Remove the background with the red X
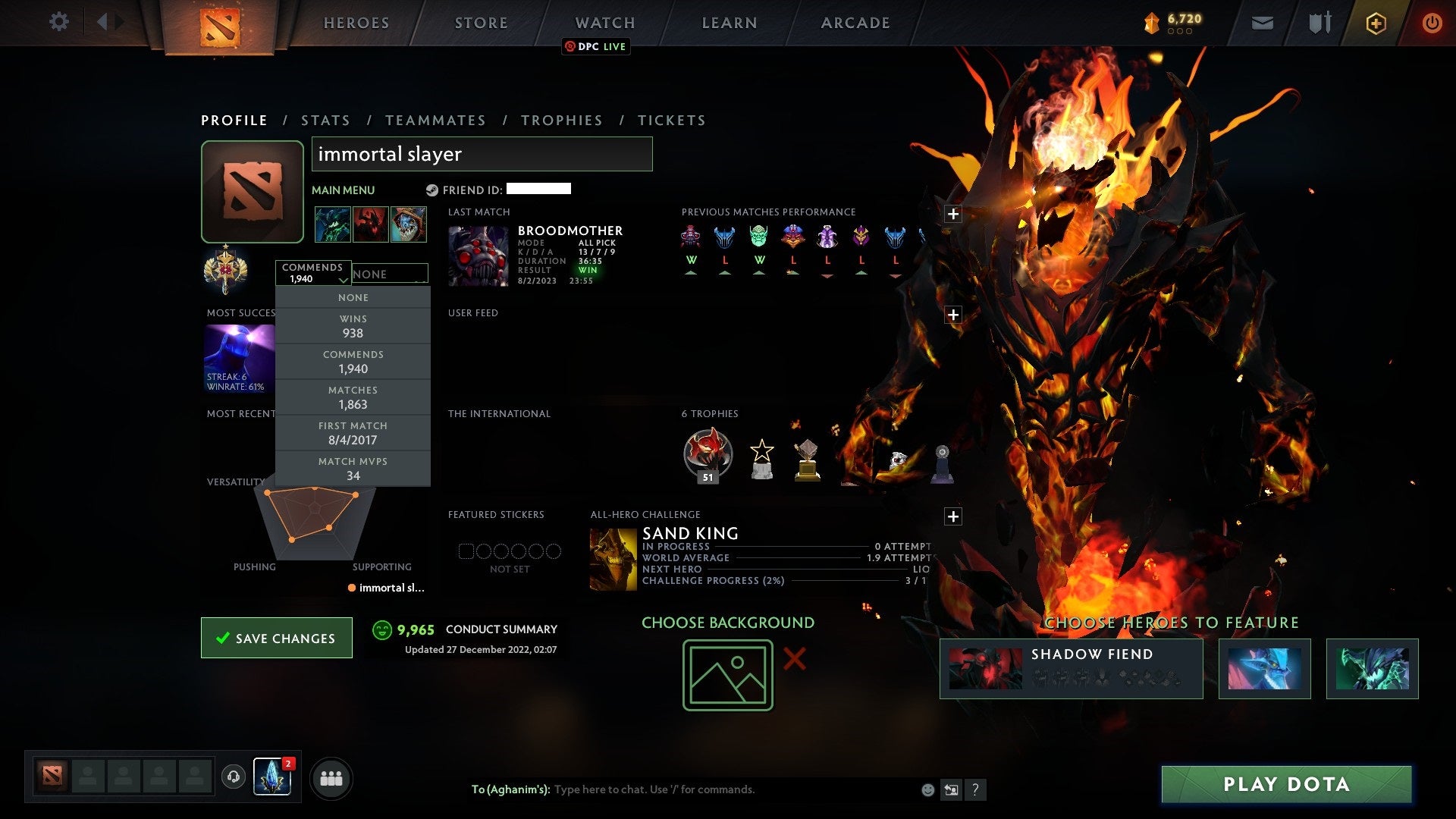Screen dimensions: 1456x819 click(x=794, y=658)
